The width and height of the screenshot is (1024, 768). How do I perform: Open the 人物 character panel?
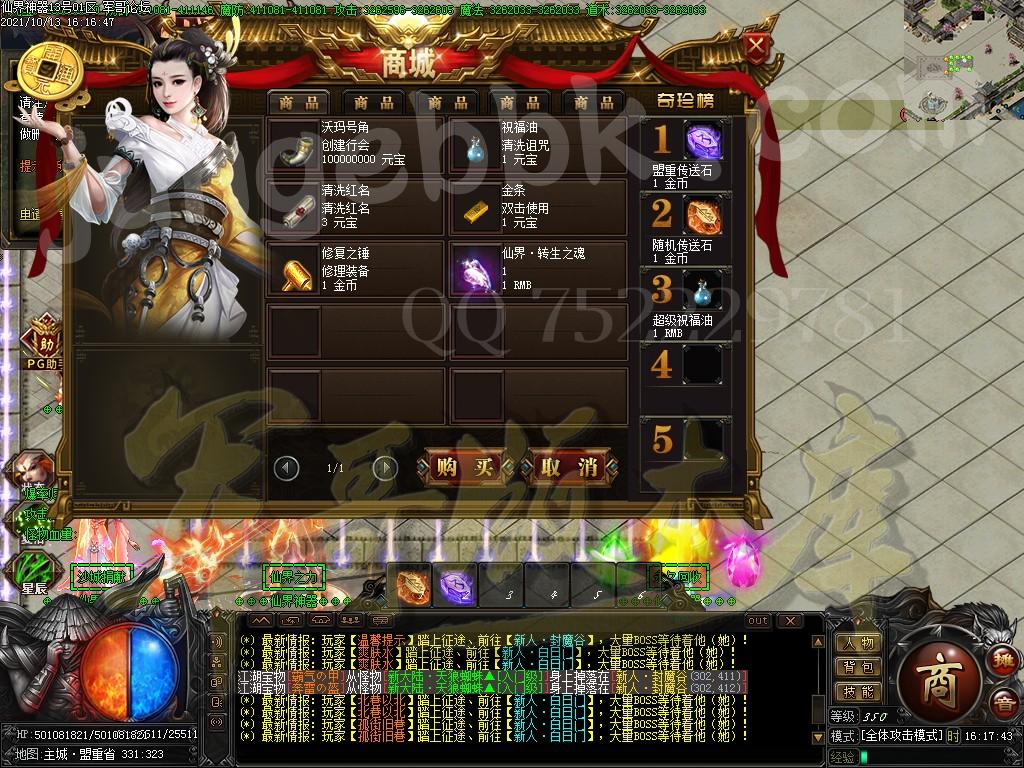[859, 643]
